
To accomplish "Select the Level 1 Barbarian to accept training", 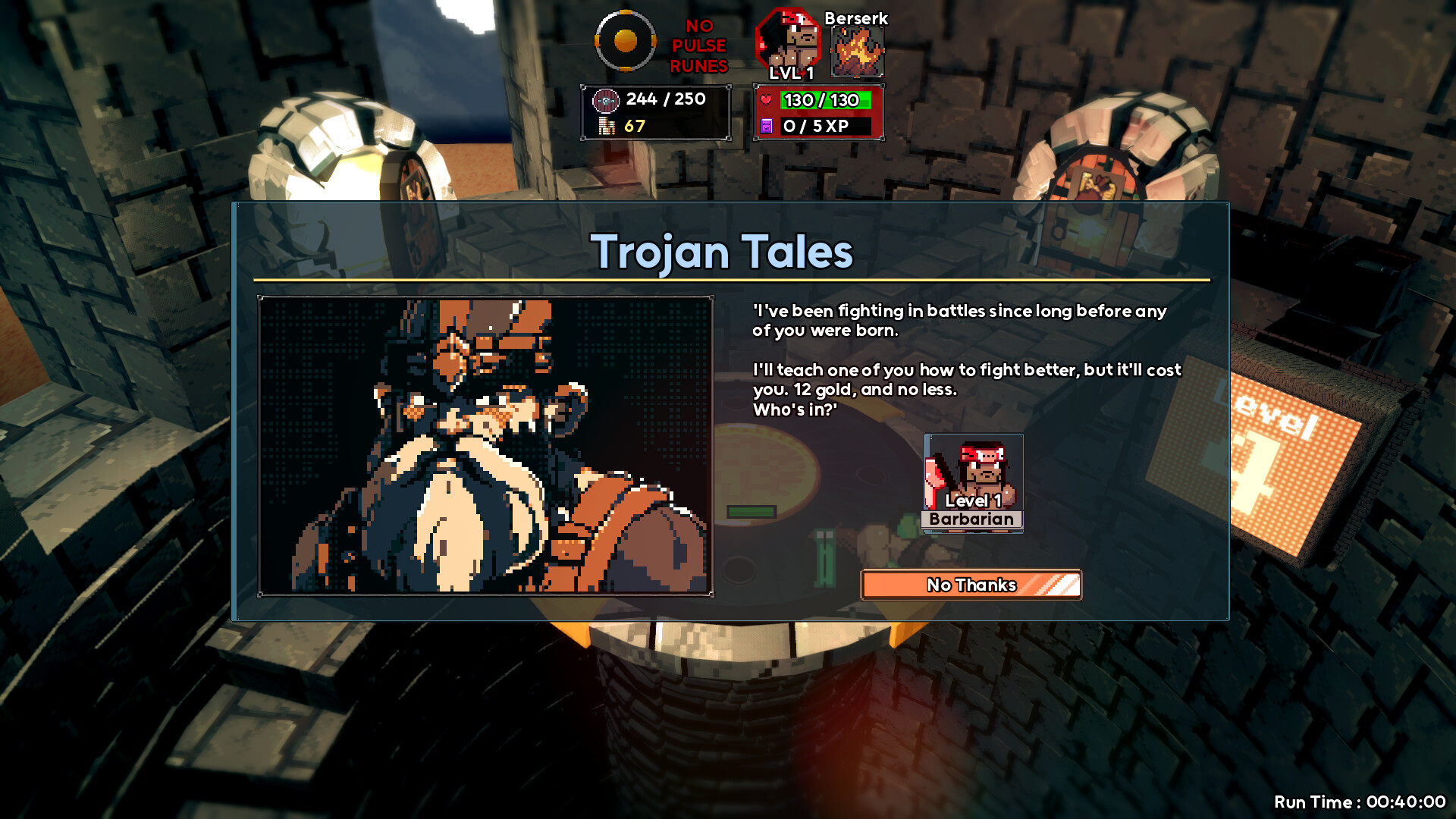I will tap(972, 483).
